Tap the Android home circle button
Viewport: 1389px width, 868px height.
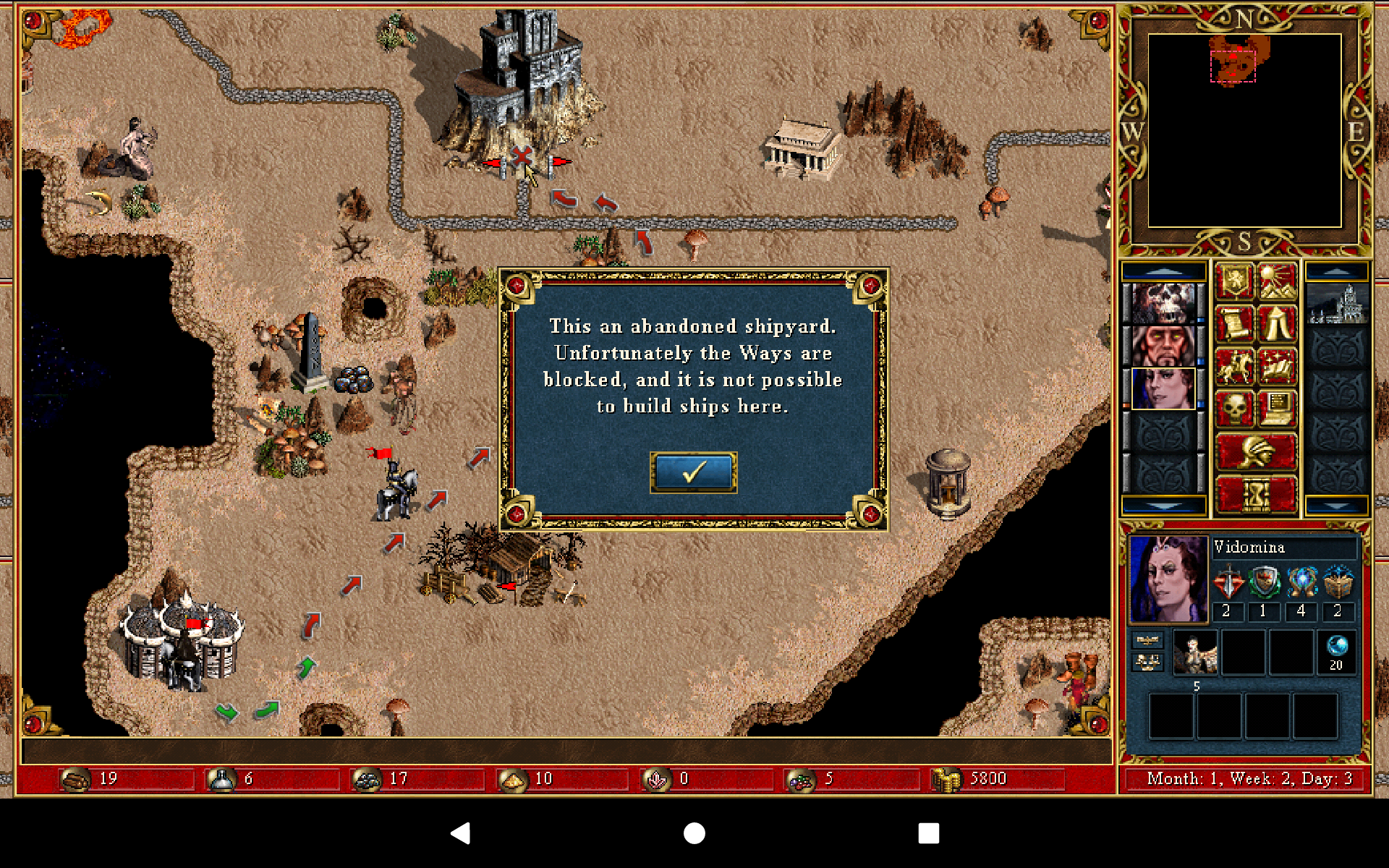click(694, 833)
